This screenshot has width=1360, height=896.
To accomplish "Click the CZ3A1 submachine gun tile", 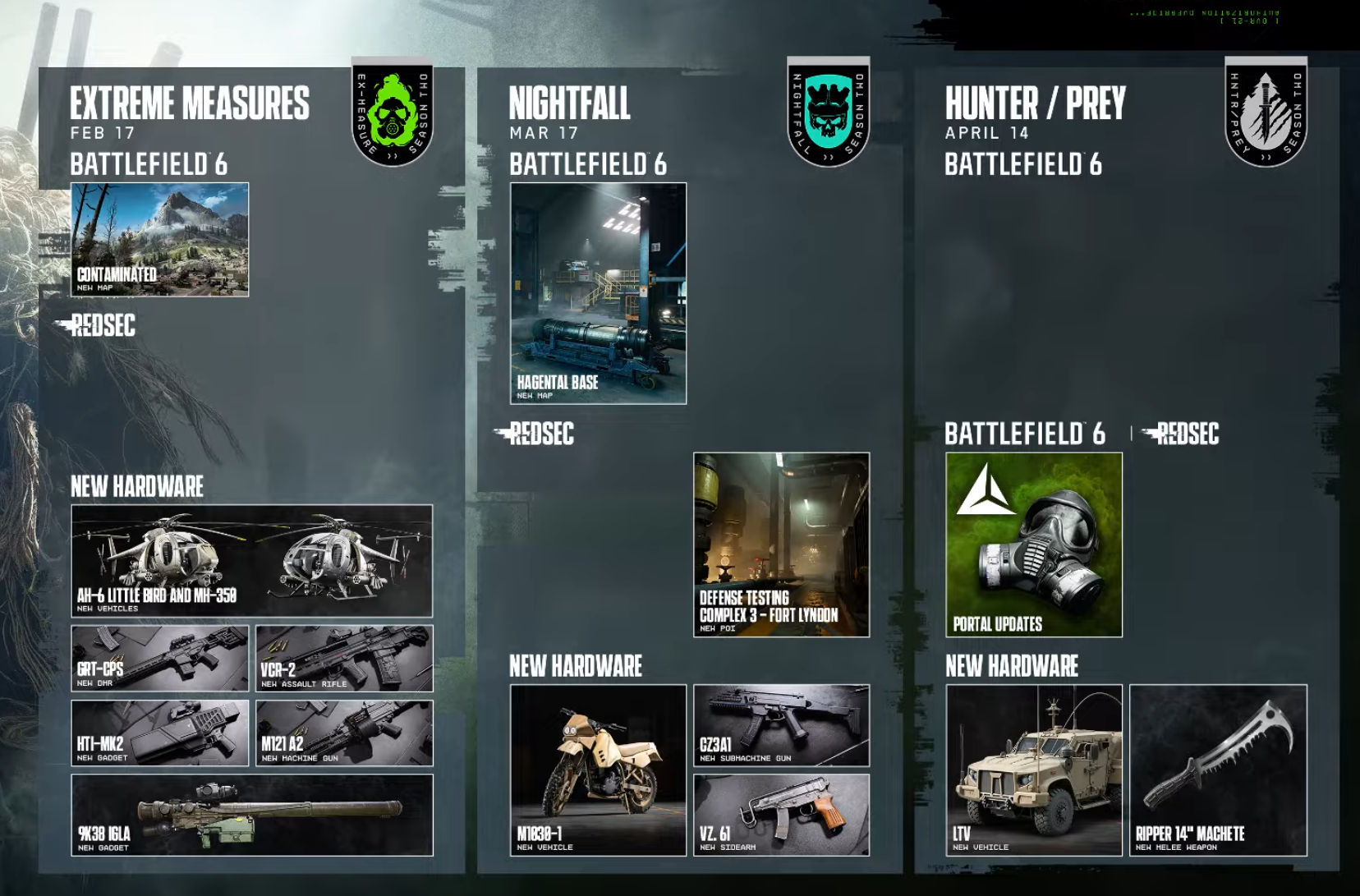I will (781, 725).
